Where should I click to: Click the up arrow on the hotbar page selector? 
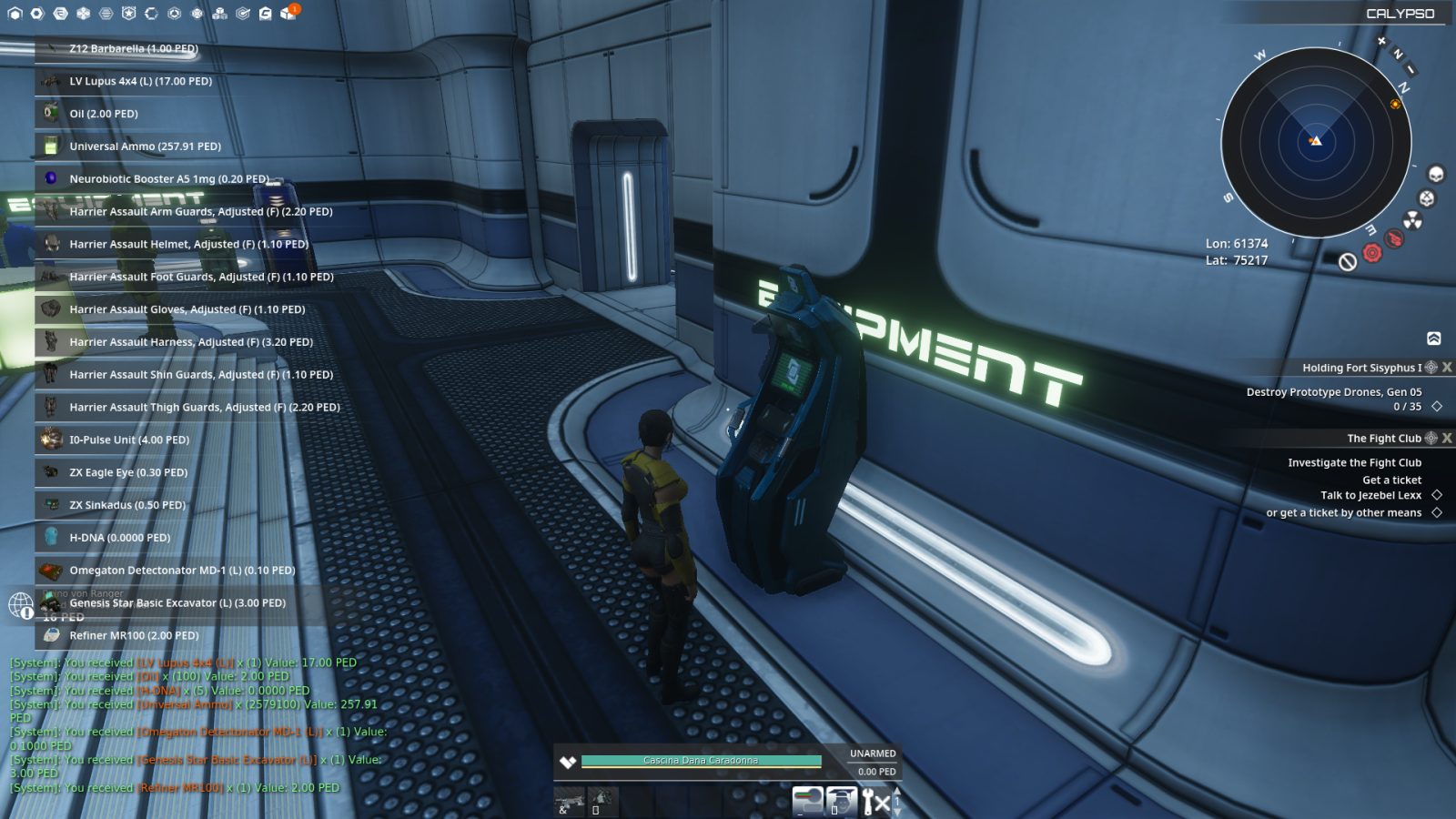coord(897,792)
